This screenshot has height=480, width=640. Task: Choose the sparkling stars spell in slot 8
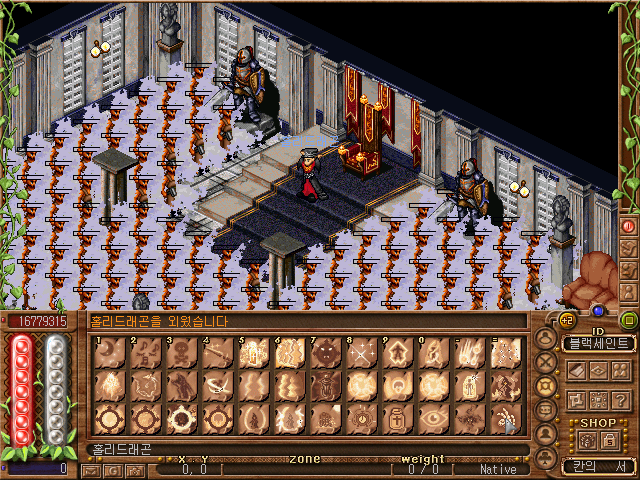tap(360, 352)
